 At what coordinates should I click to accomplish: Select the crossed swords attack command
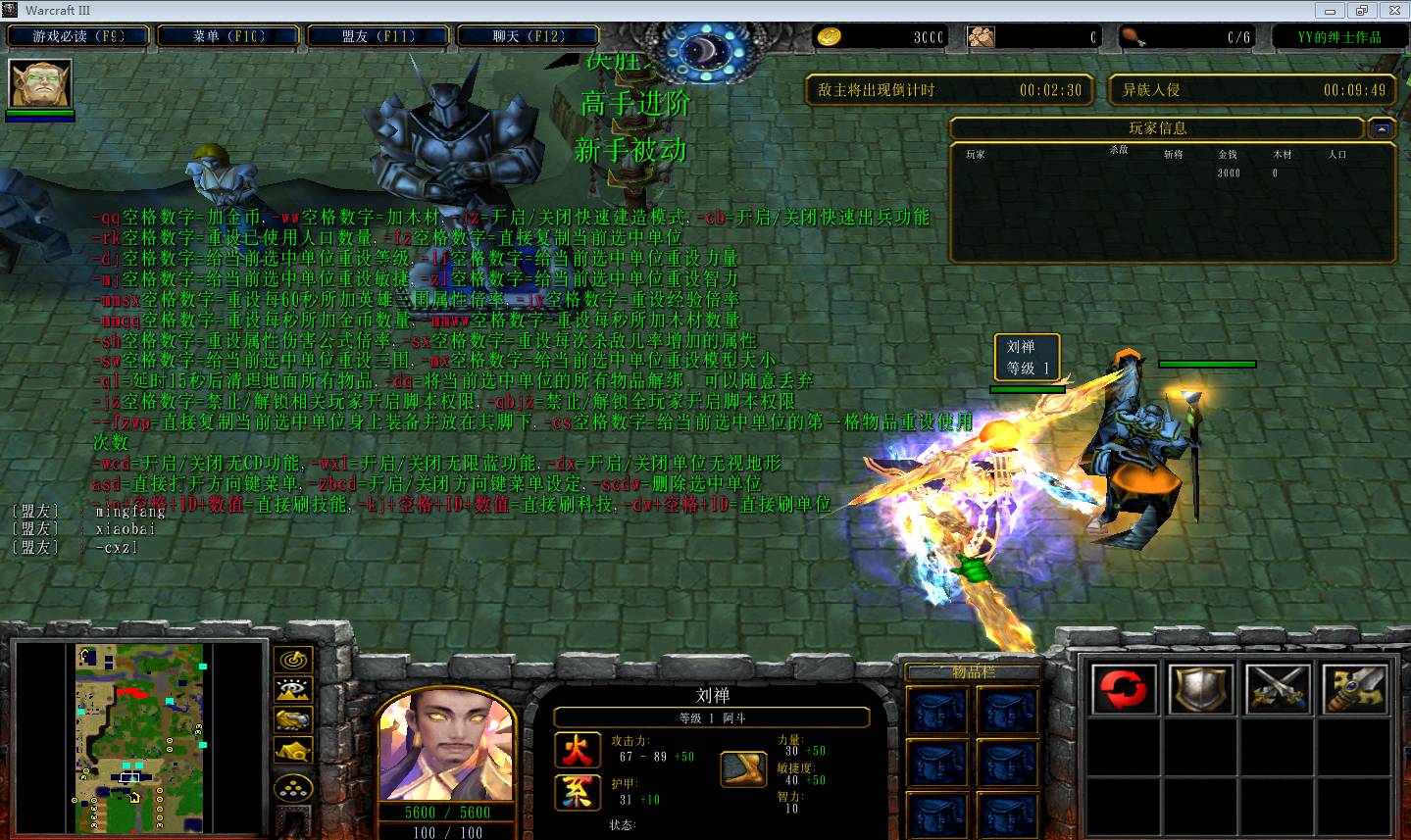[1279, 689]
